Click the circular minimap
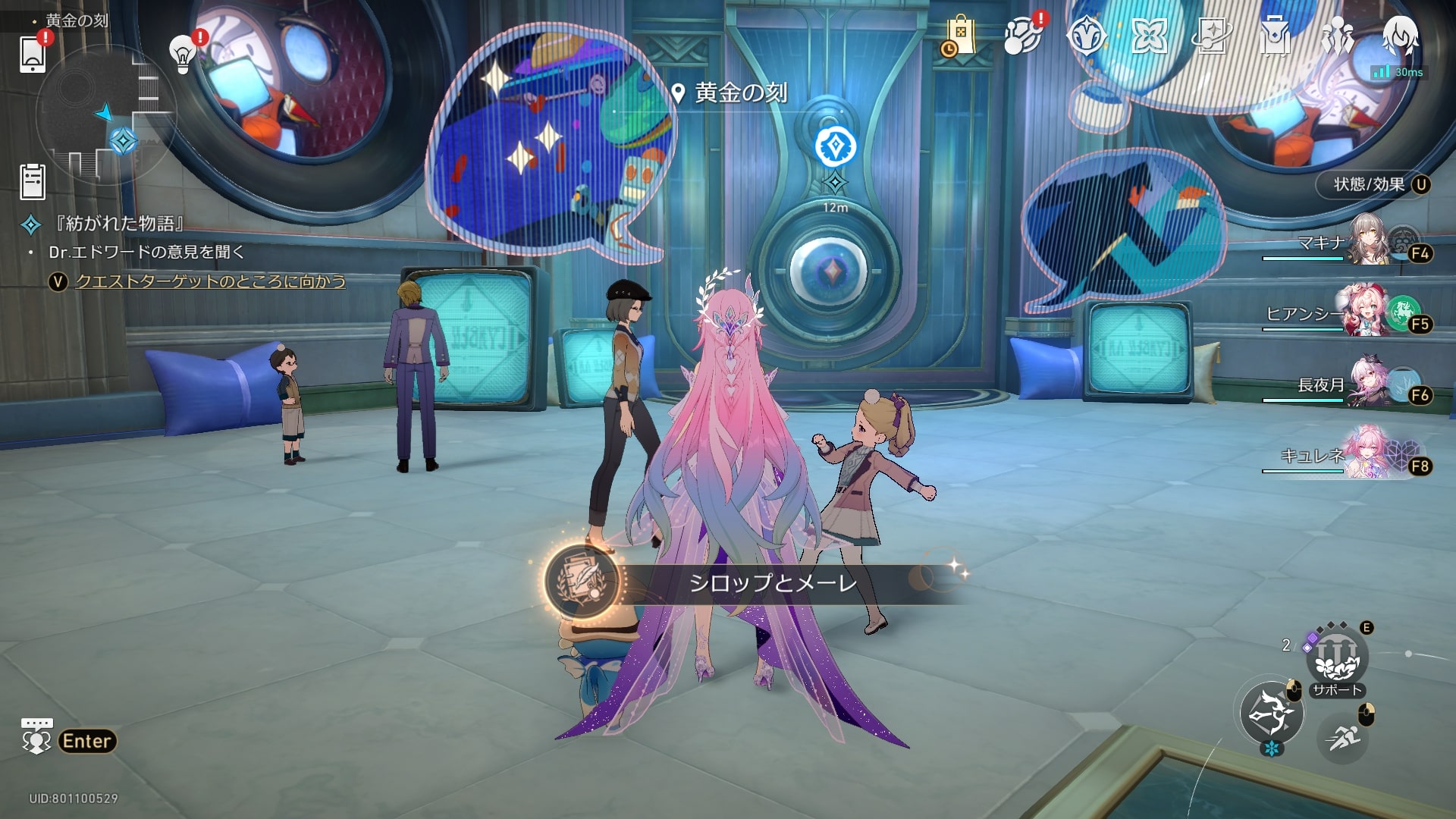This screenshot has height=819, width=1456. pyautogui.click(x=106, y=114)
